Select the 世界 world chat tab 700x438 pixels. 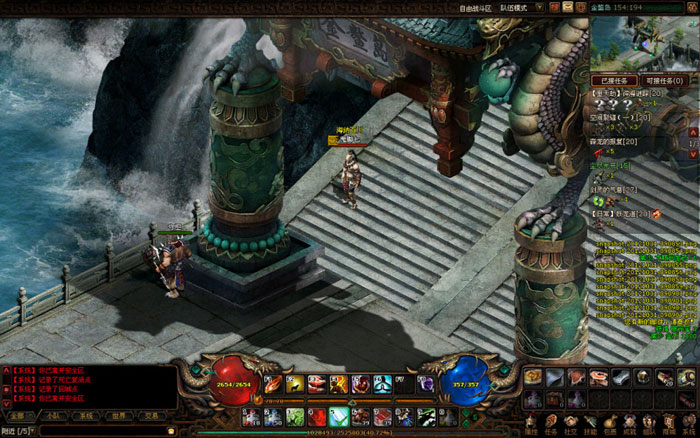pos(118,415)
